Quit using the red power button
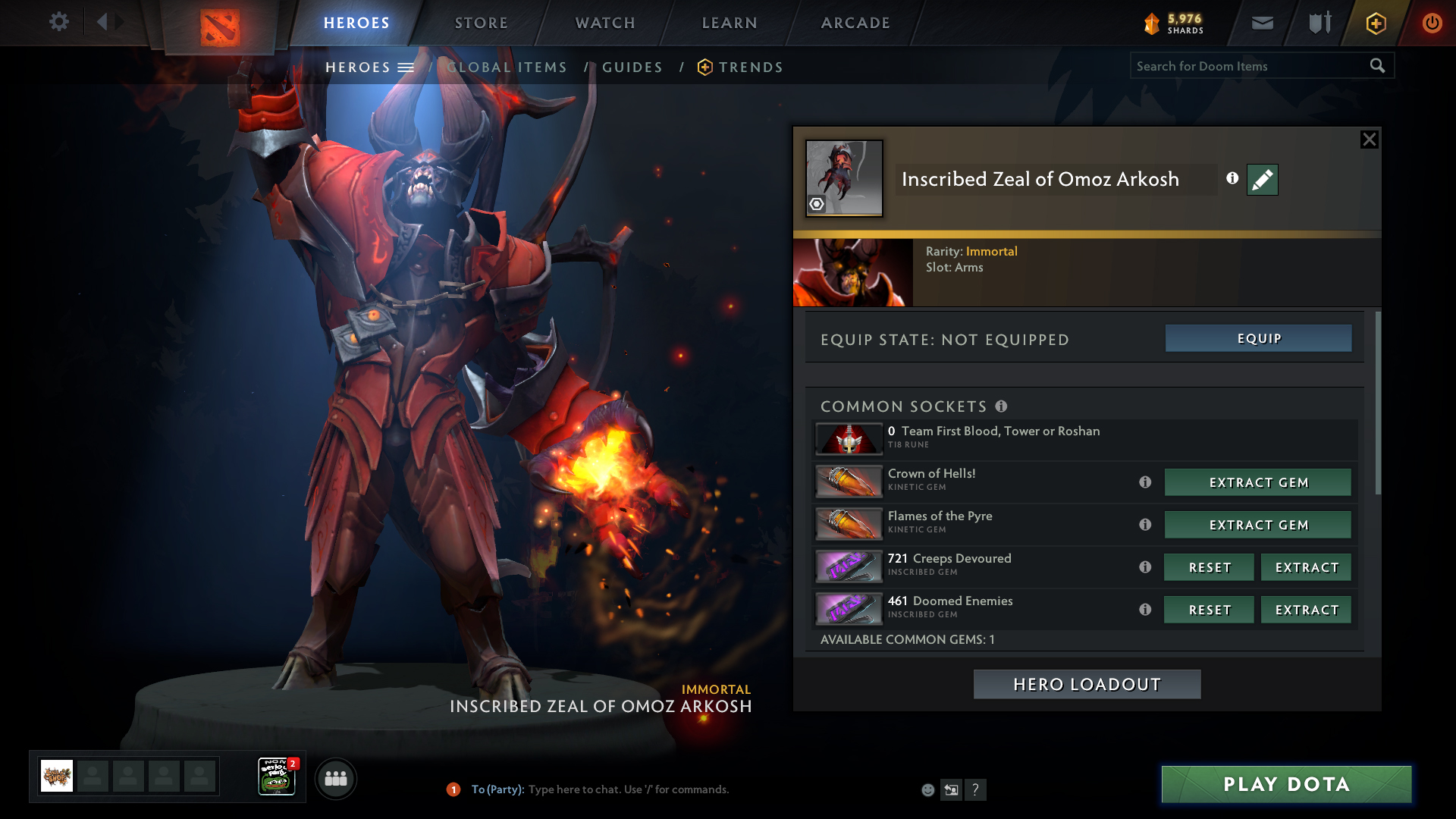The height and width of the screenshot is (819, 1456). click(x=1432, y=23)
